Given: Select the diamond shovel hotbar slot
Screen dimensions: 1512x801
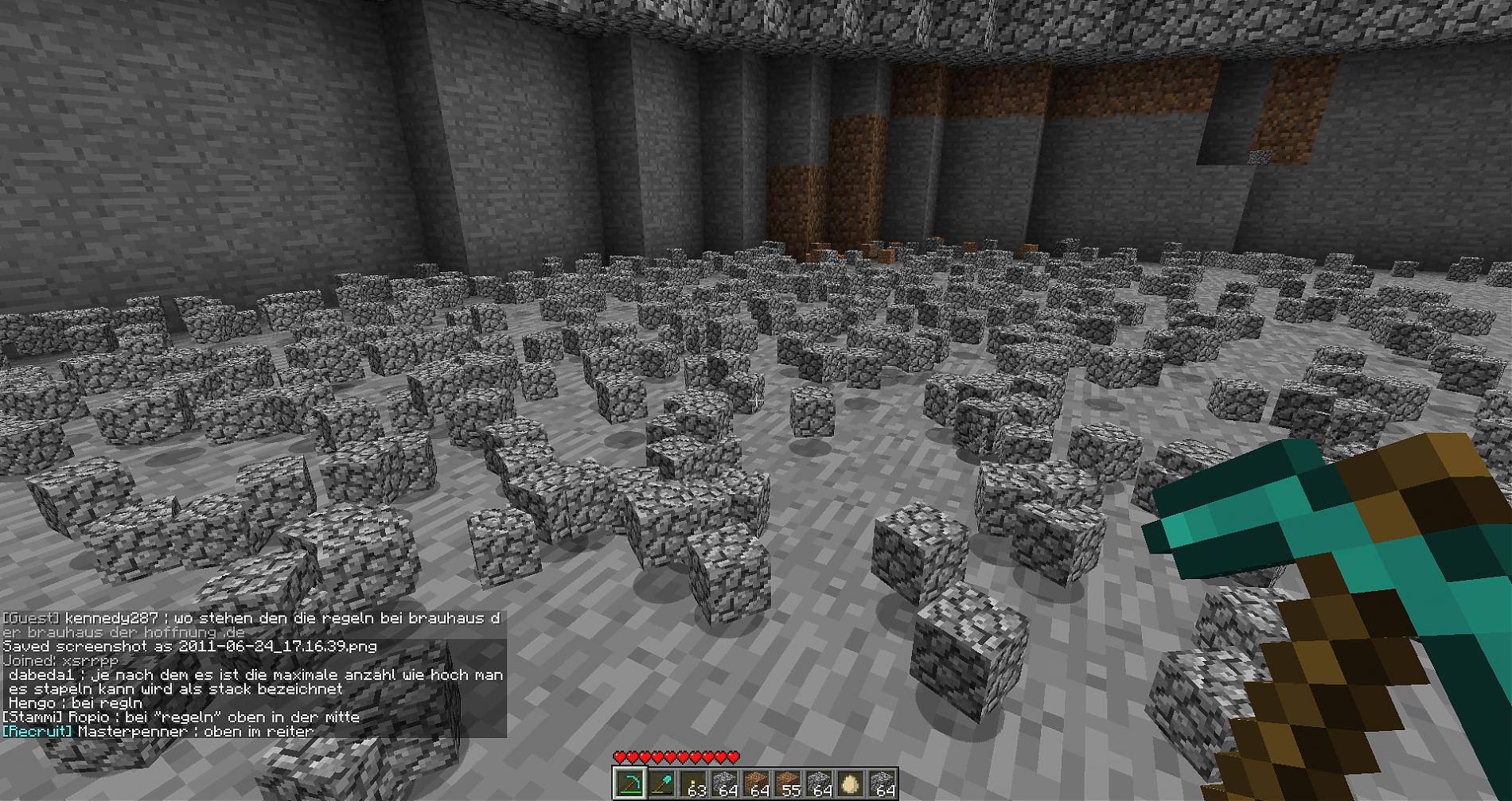Looking at the screenshot, I should tap(661, 784).
